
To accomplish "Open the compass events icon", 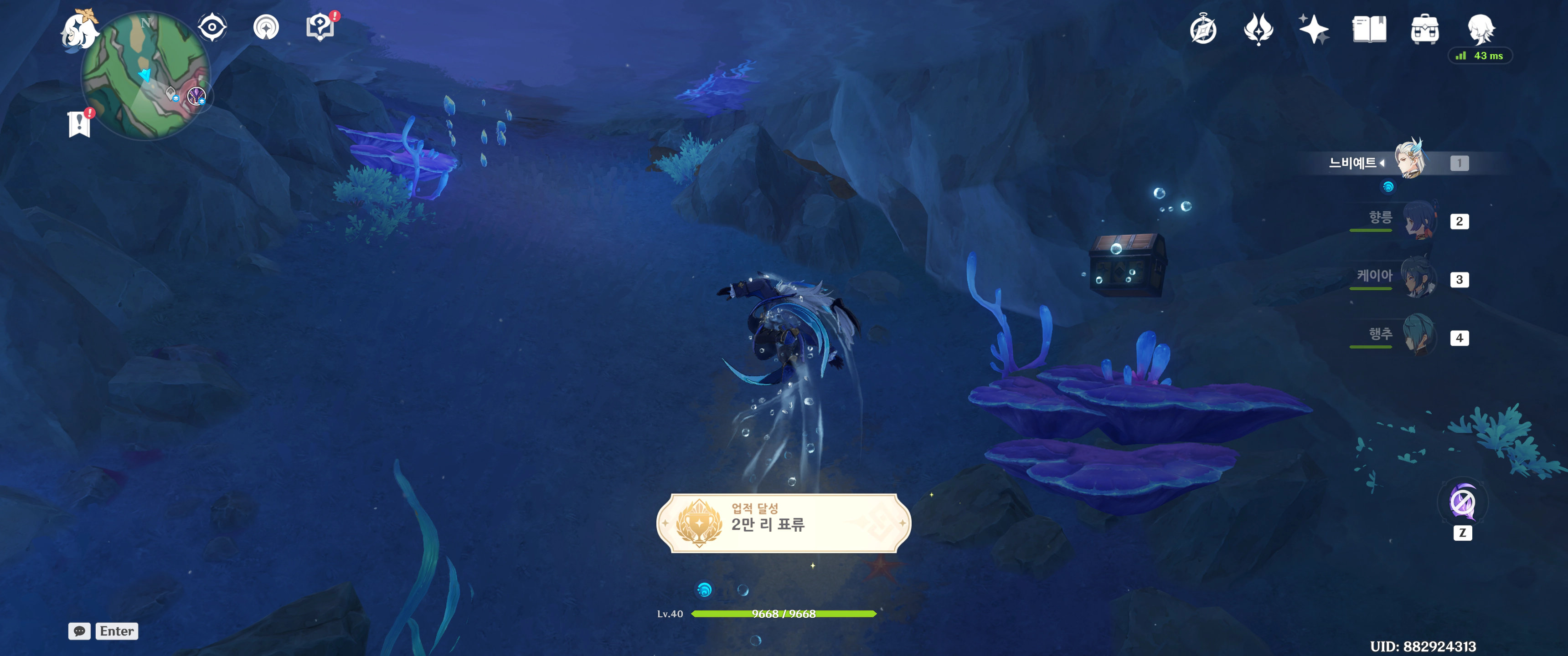I will [x=1203, y=30].
